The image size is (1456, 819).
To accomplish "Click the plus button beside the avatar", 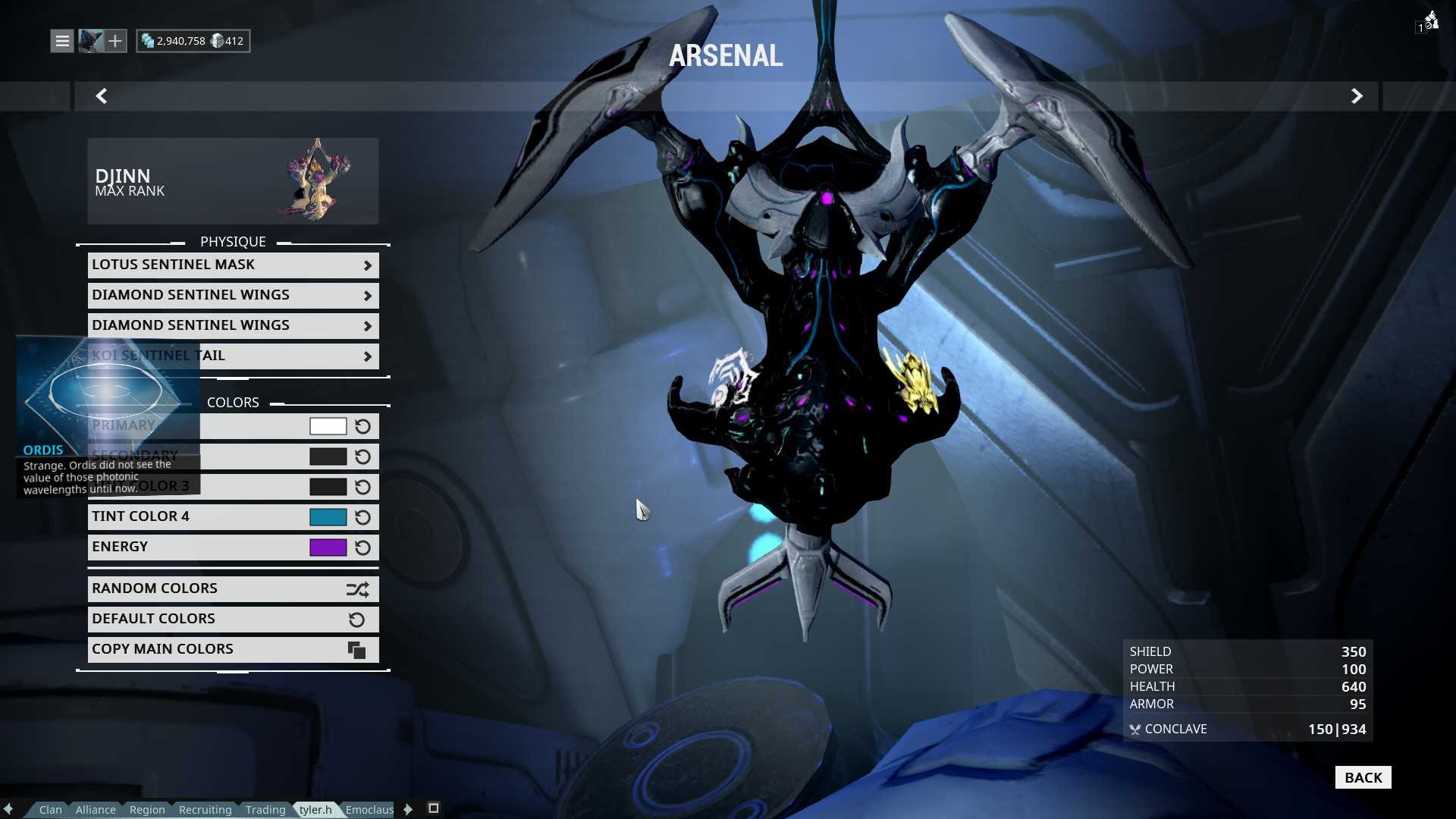I will tap(115, 41).
